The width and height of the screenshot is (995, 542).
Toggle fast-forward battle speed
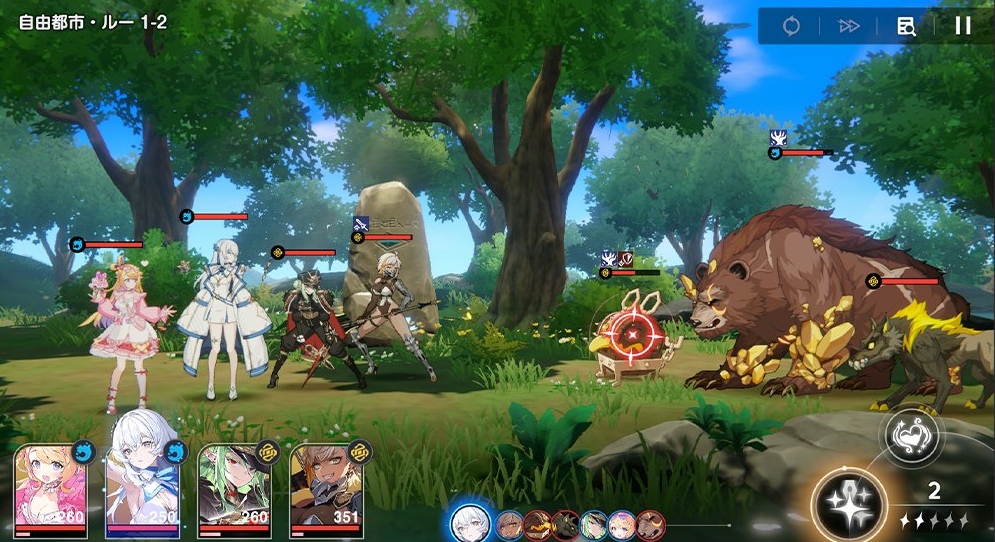click(849, 26)
